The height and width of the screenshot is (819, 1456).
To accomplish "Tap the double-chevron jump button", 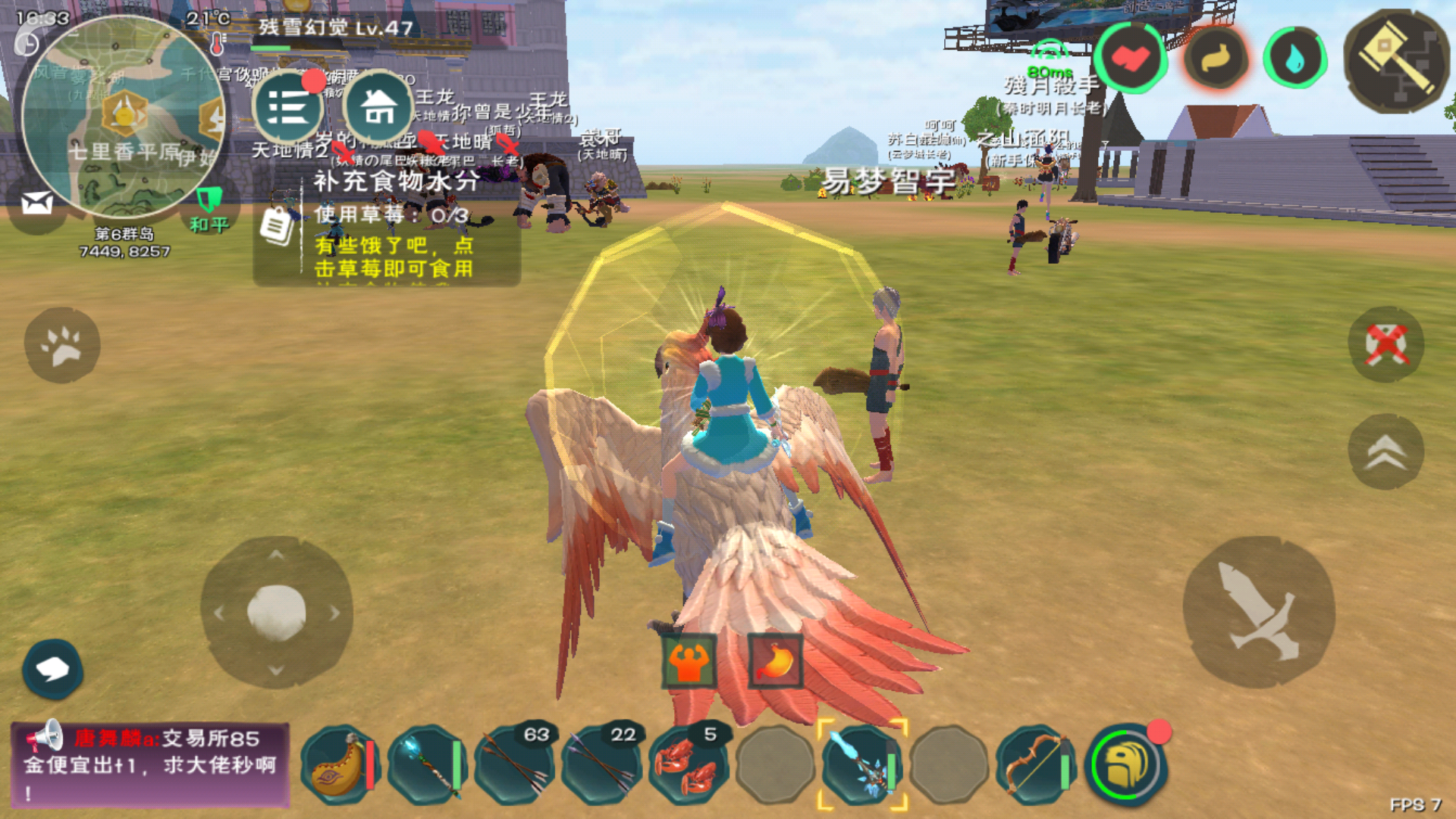I will [1386, 452].
